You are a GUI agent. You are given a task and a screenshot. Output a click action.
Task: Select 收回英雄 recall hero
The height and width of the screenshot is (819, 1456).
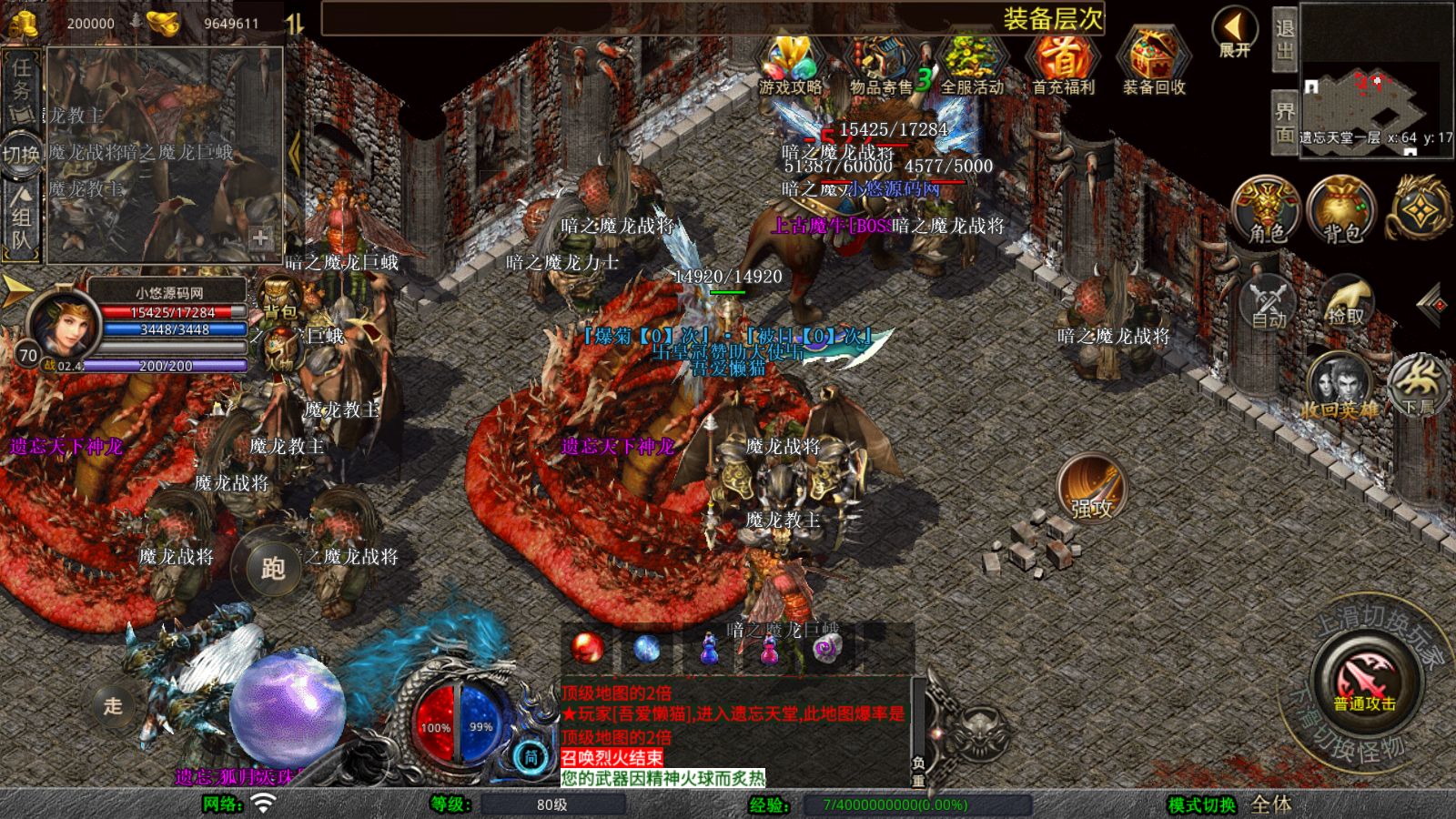[x=1339, y=387]
